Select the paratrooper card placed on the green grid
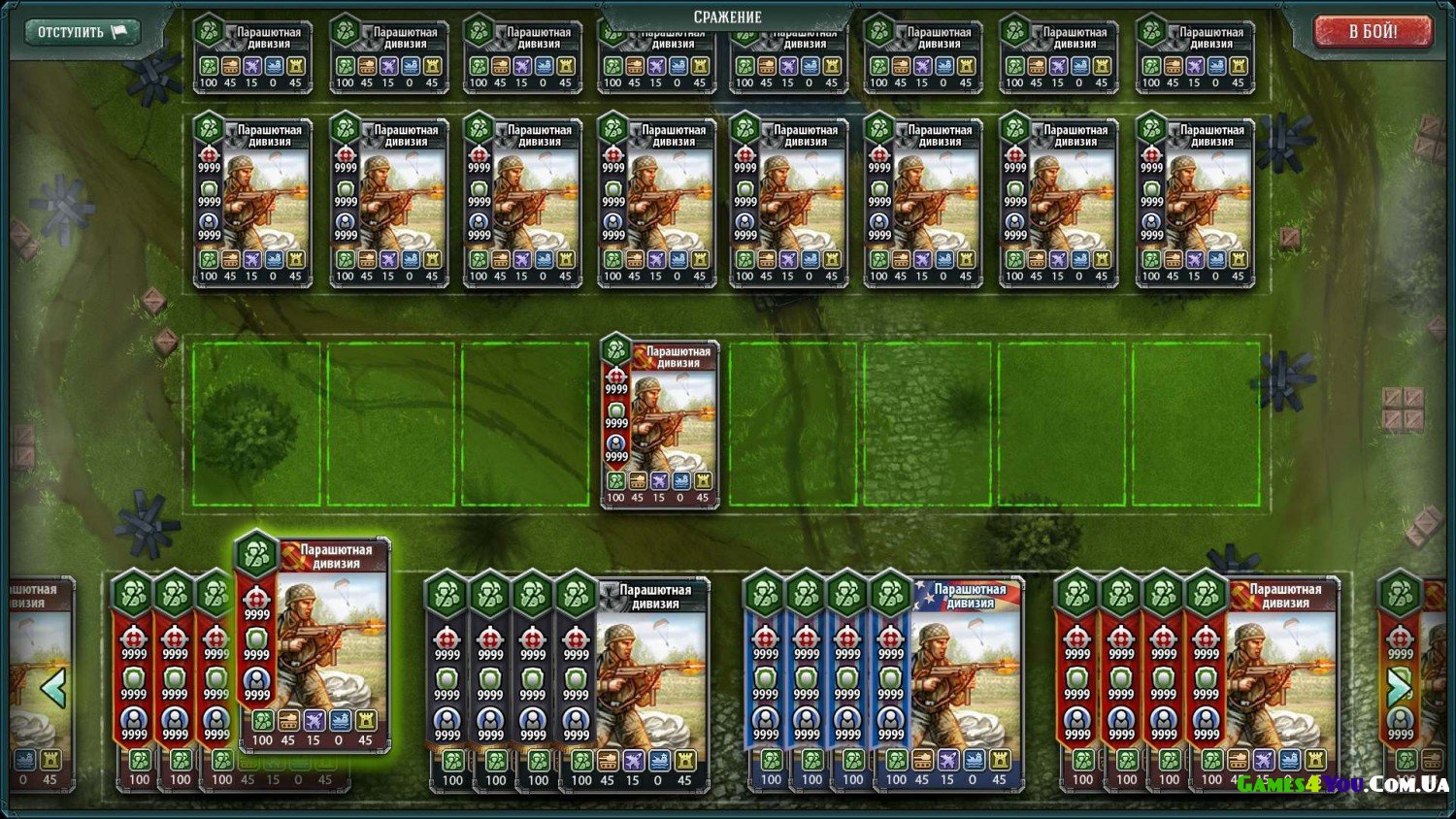This screenshot has height=819, width=1456. tap(660, 425)
